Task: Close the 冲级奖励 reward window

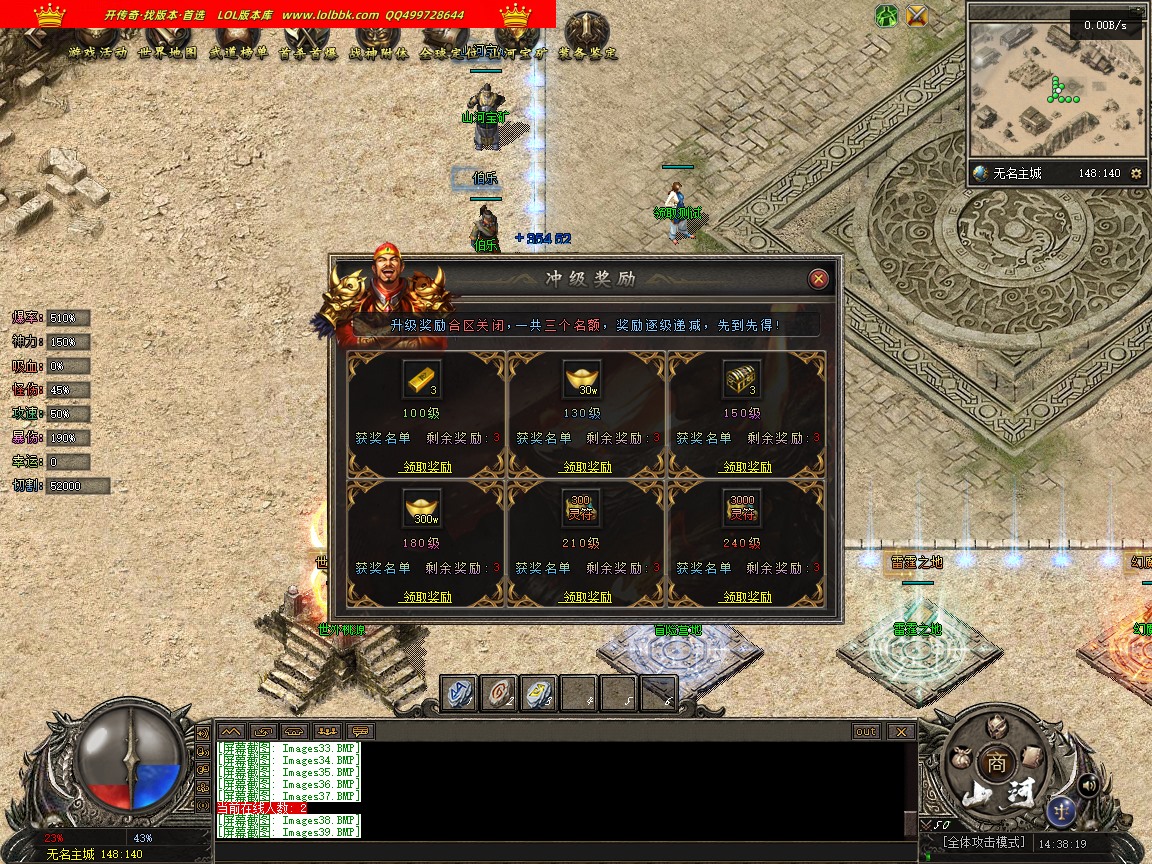Action: pyautogui.click(x=818, y=279)
